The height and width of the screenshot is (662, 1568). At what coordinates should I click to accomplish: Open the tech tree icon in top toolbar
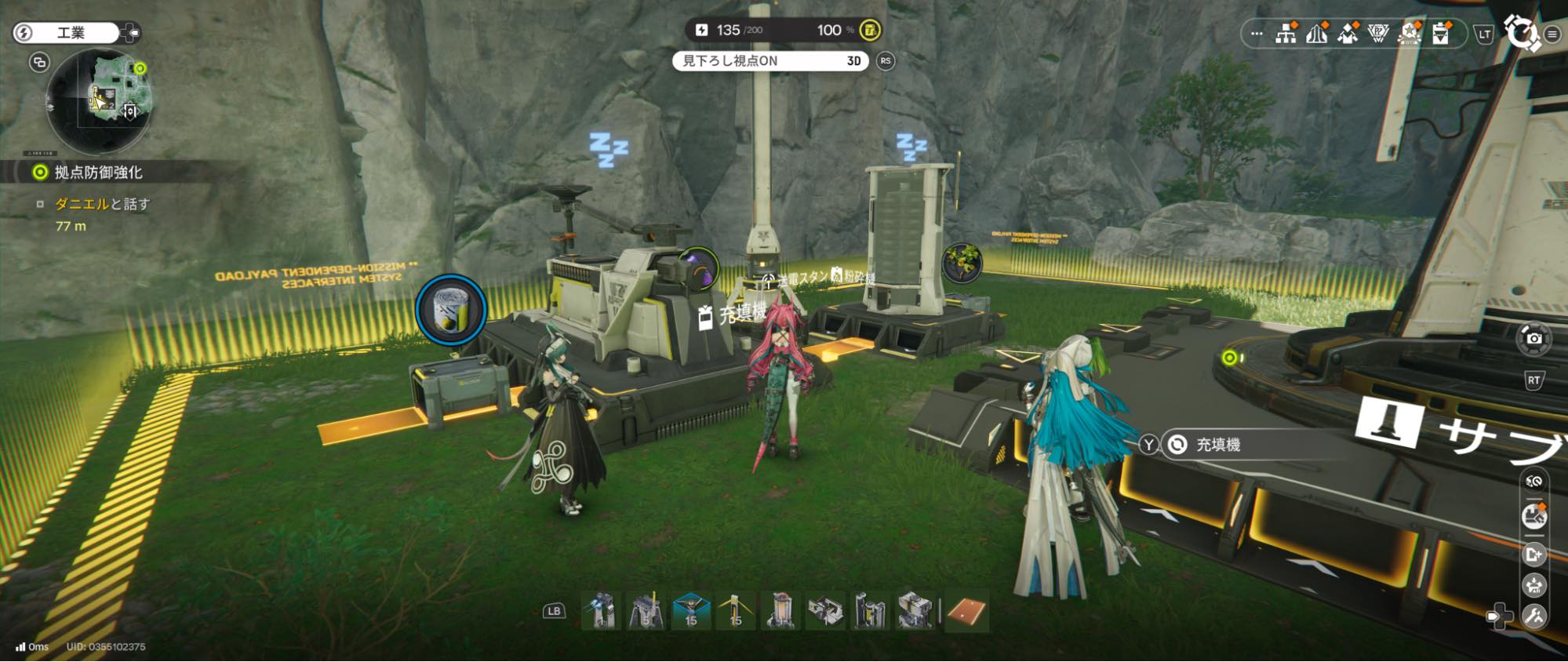1285,33
